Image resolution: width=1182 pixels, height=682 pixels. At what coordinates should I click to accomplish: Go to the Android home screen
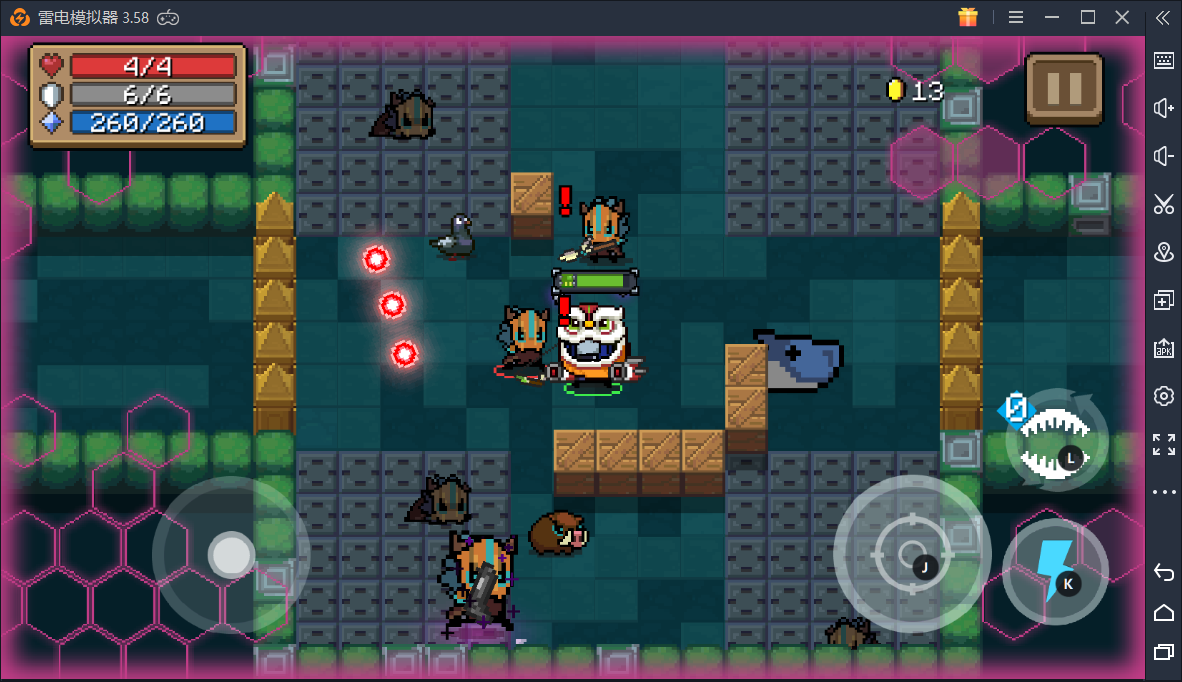tap(1163, 612)
